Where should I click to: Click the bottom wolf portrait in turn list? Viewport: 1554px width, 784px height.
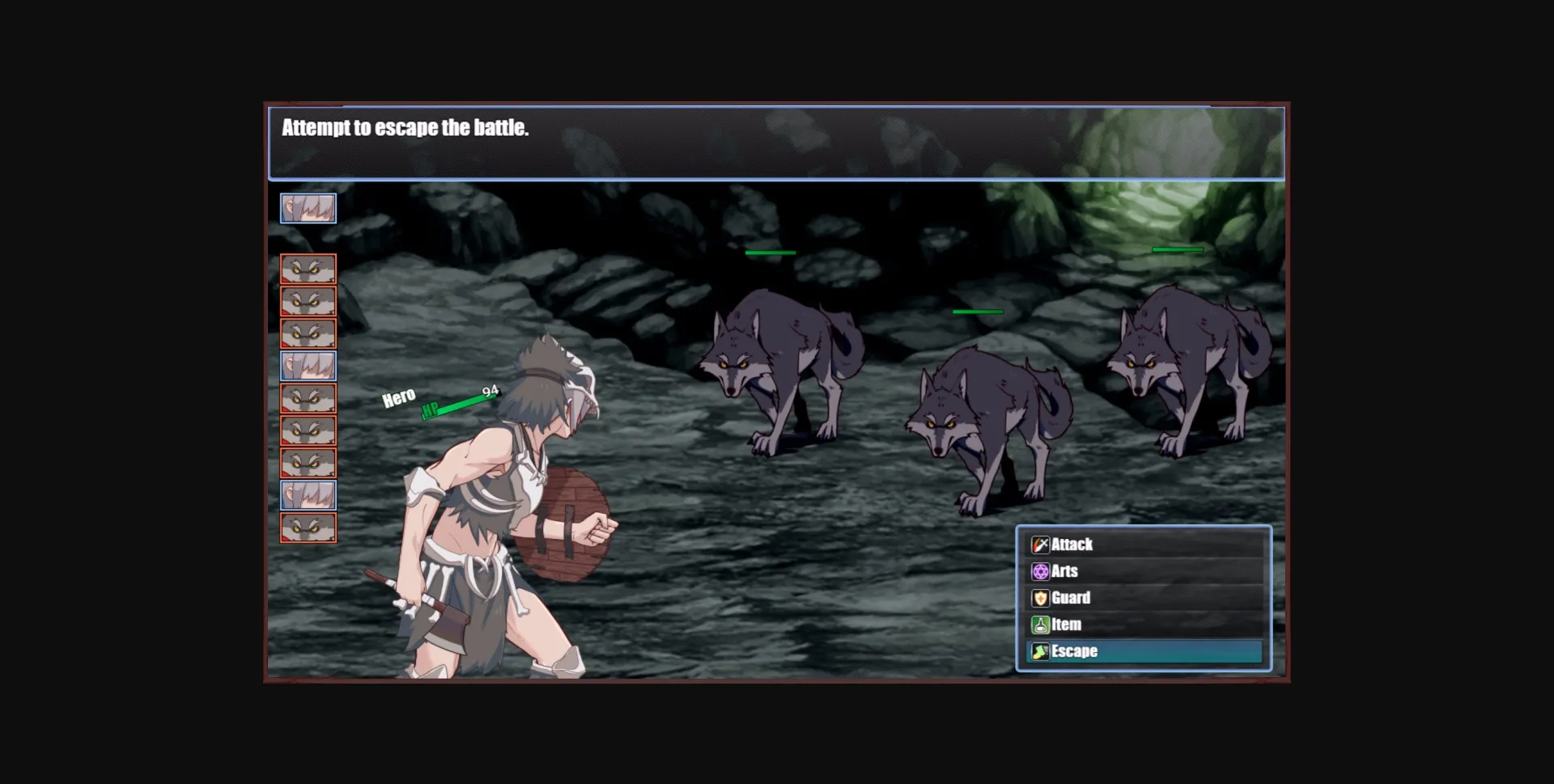(308, 527)
